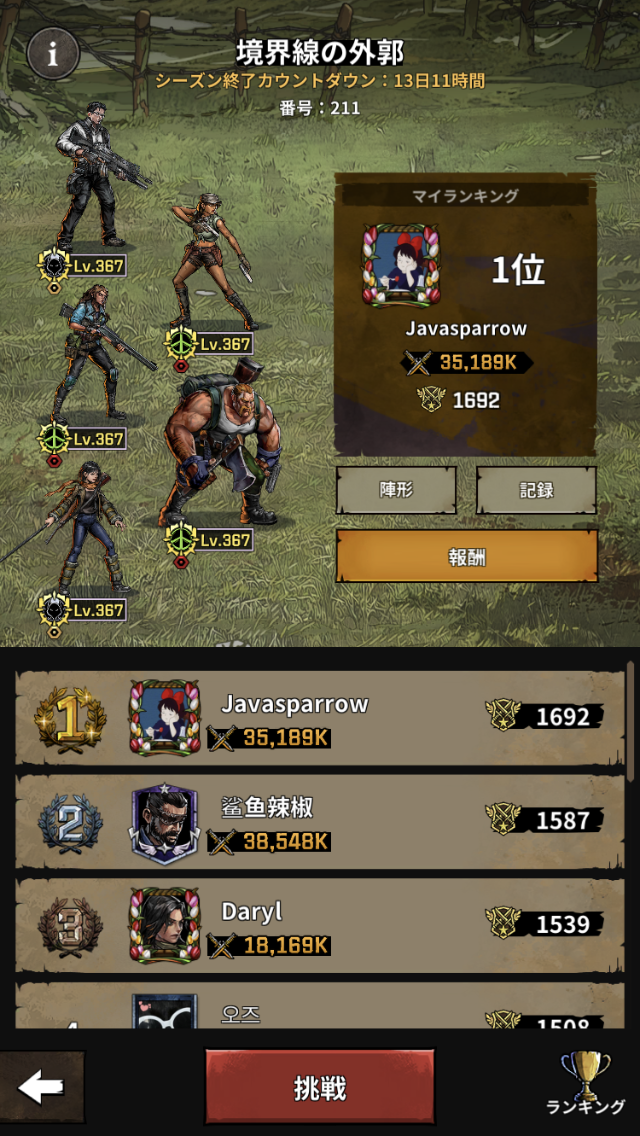
Task: Open the info button
Action: [x=53, y=53]
